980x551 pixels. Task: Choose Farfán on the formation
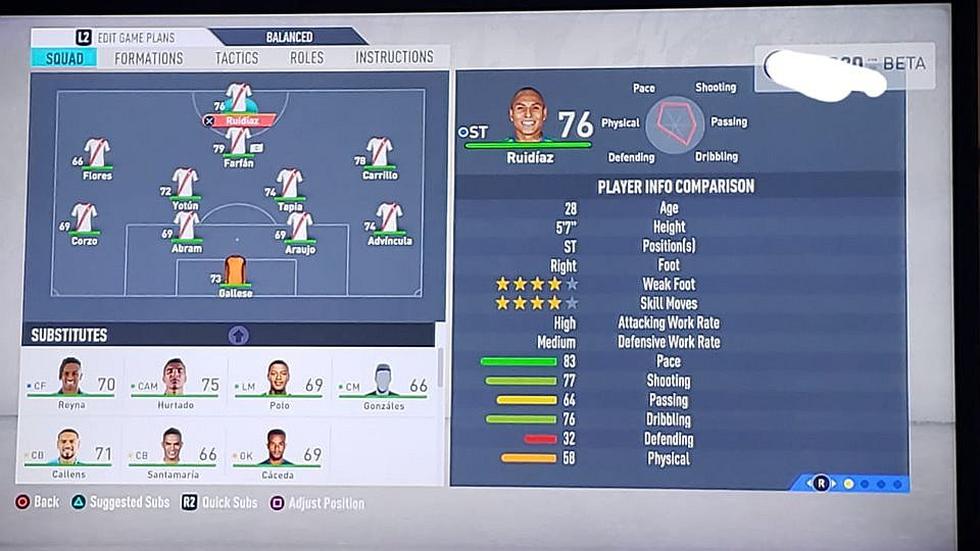238,143
